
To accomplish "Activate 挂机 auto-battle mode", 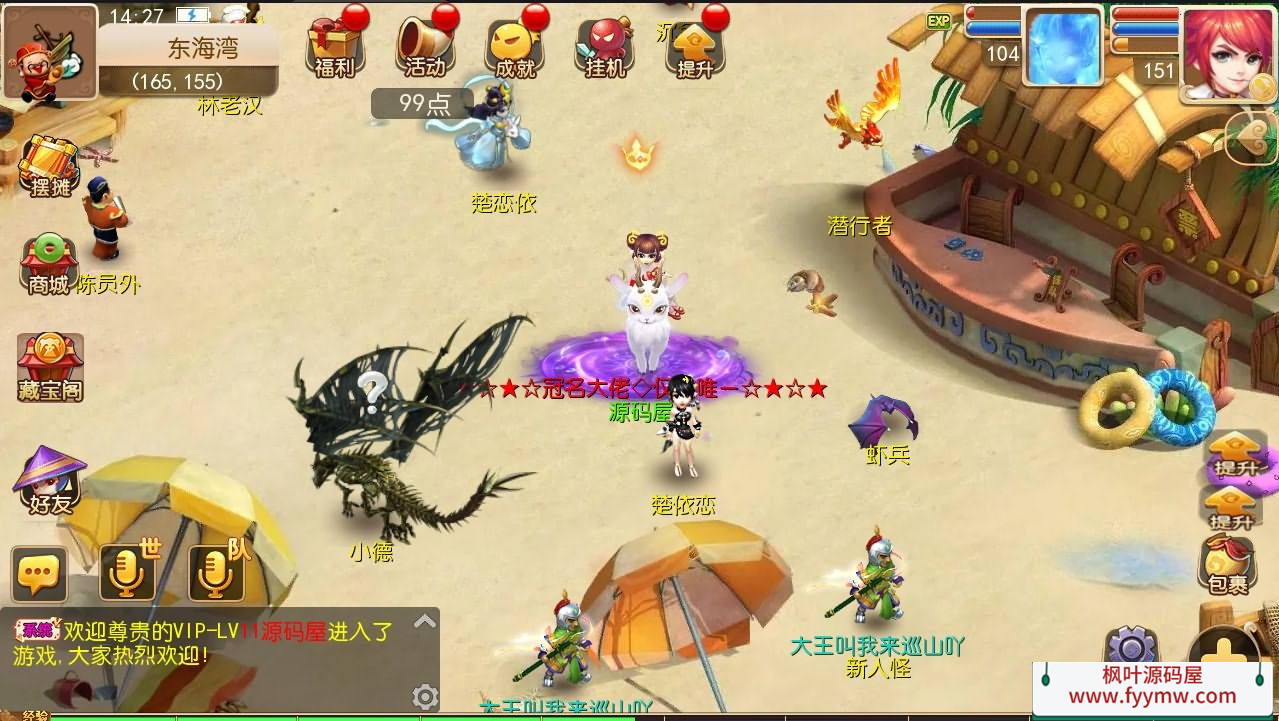I will tap(604, 47).
